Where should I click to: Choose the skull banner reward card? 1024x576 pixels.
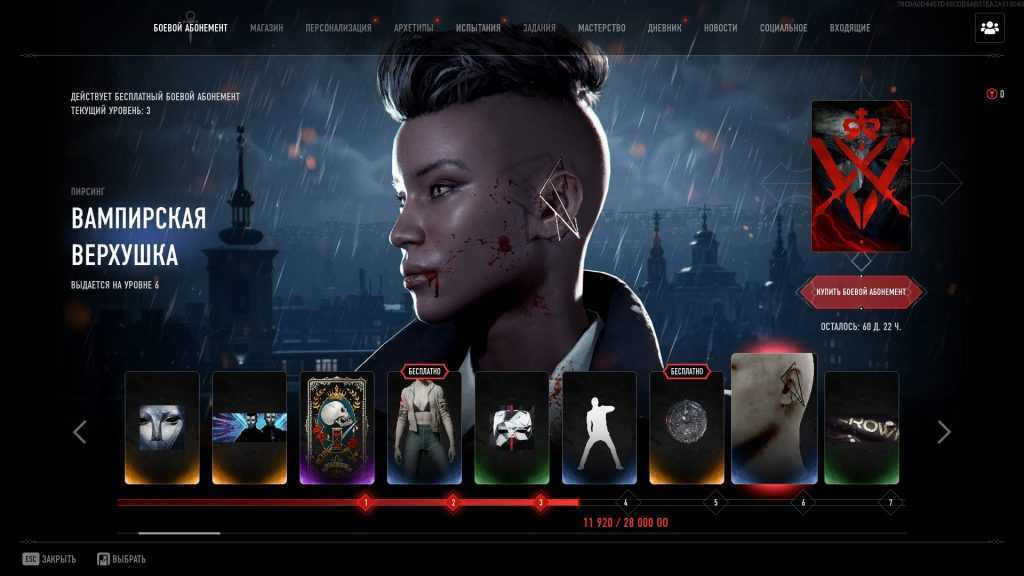(337, 428)
